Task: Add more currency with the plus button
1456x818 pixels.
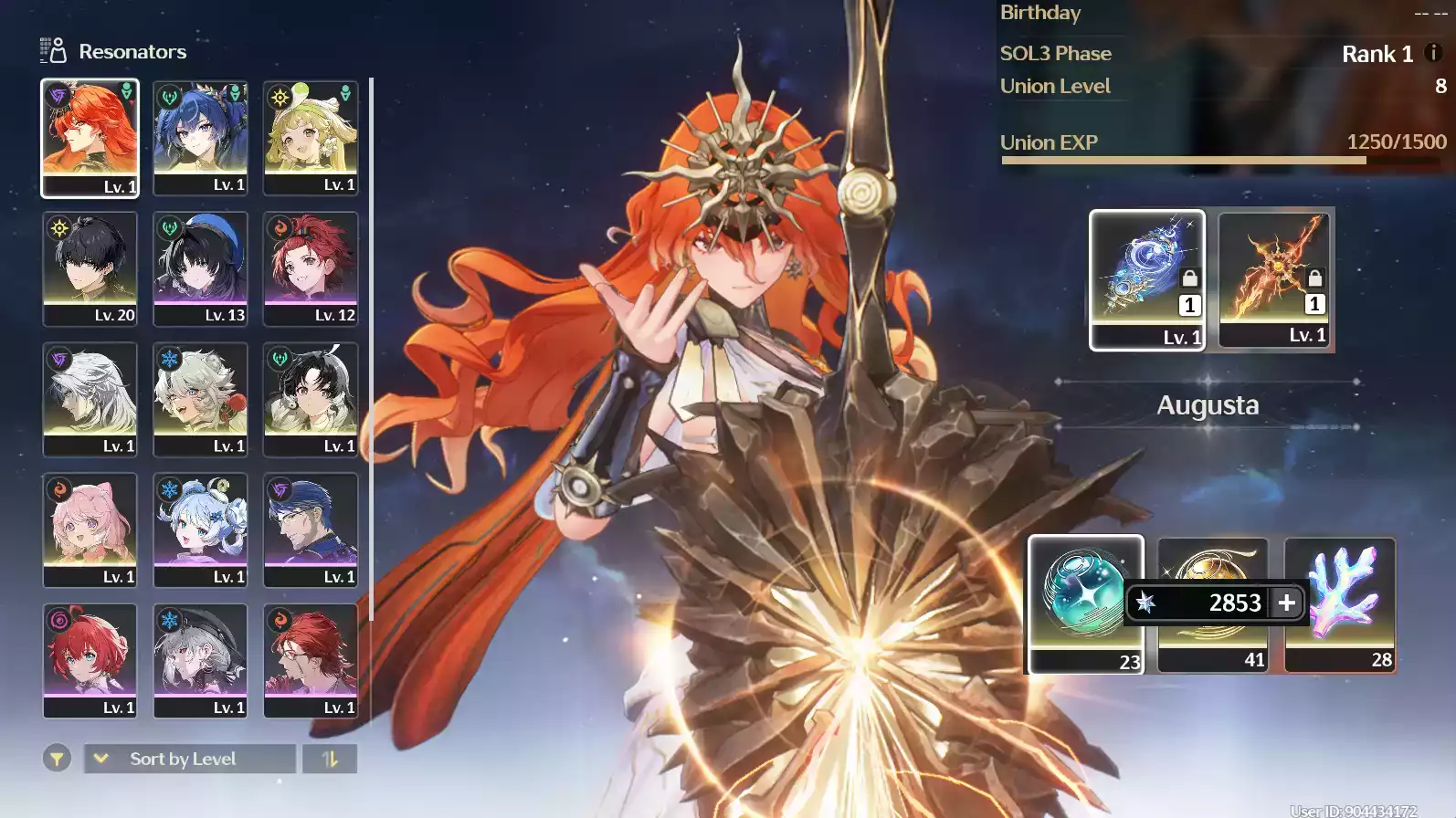Action: click(x=1287, y=603)
